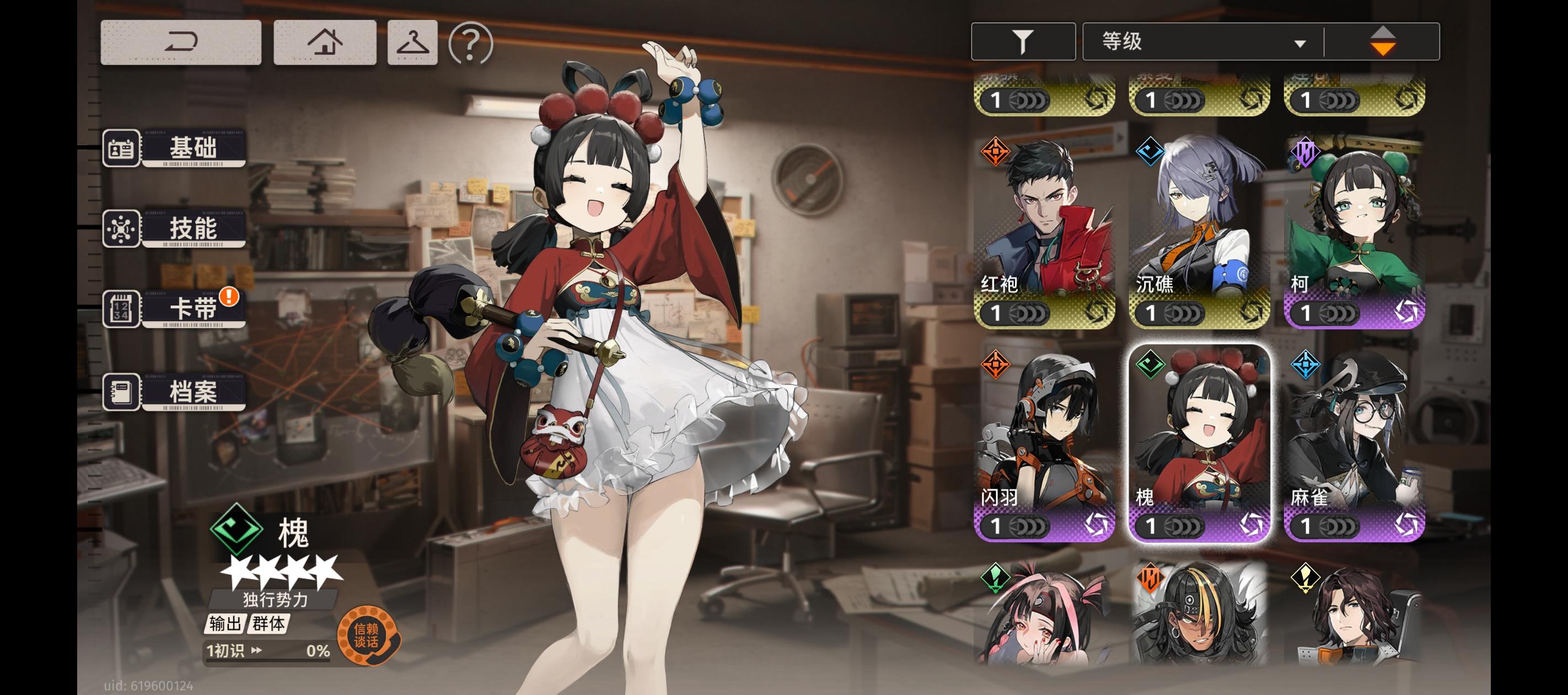The height and width of the screenshot is (695, 1568).
Task: Open the home screen icon
Action: point(325,41)
